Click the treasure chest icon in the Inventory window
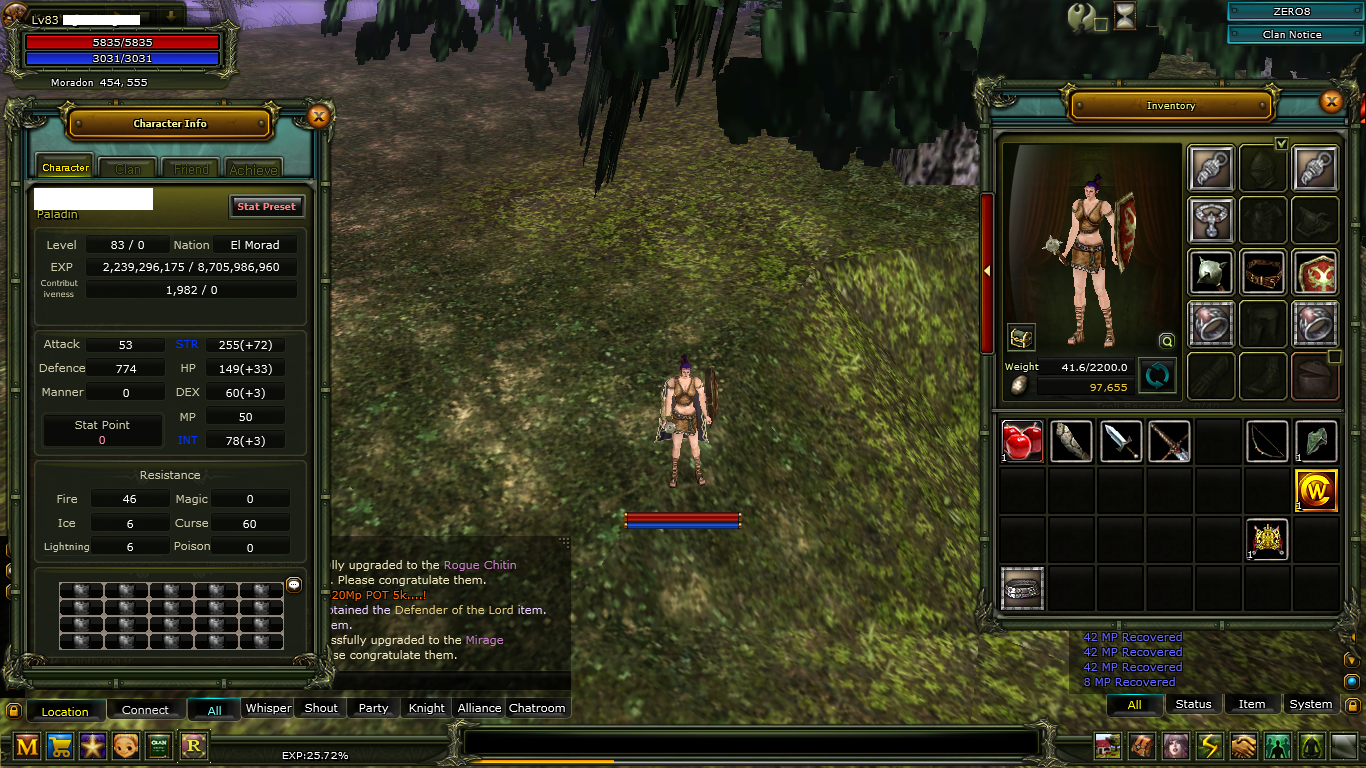 click(1020, 337)
